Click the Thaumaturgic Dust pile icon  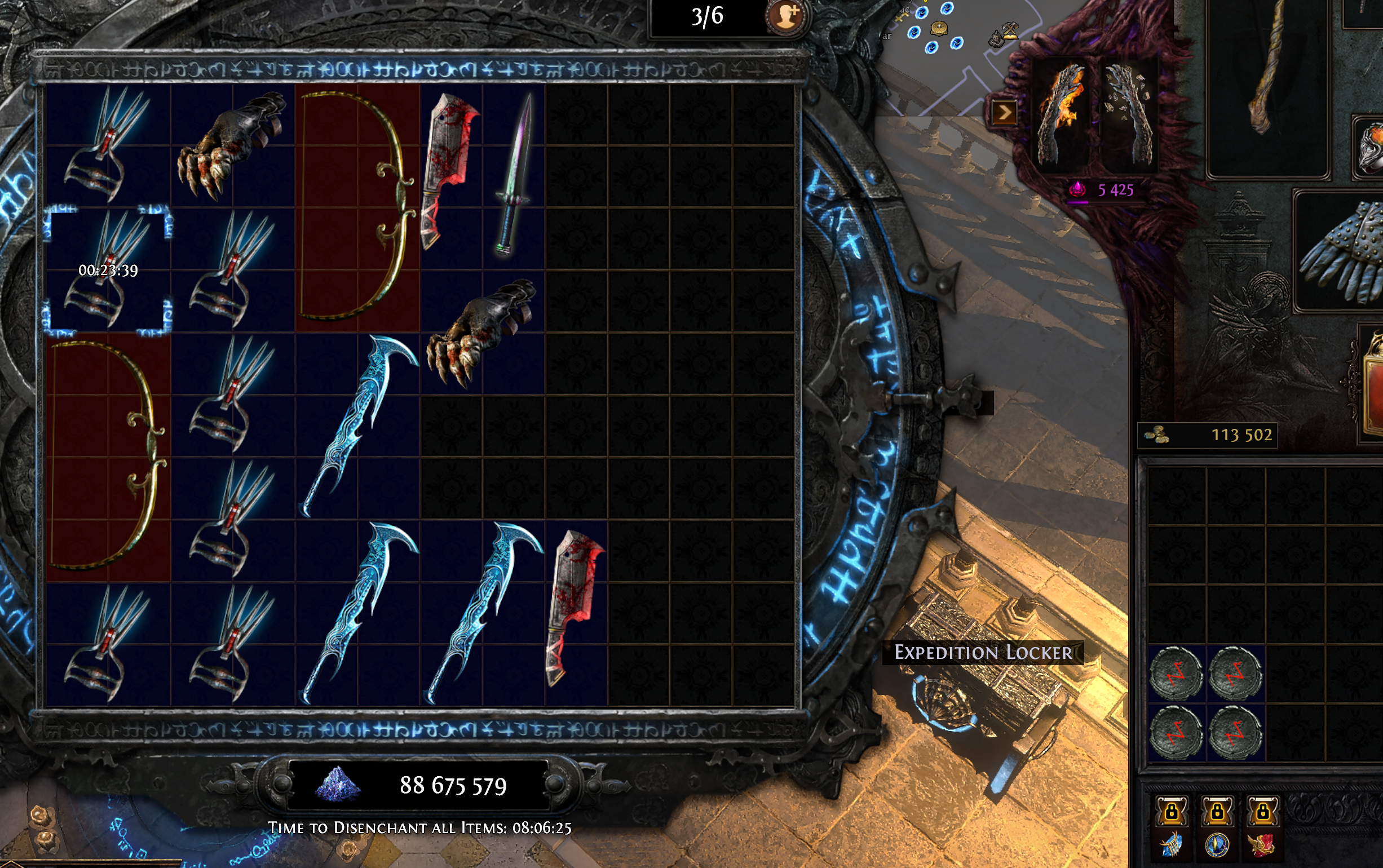point(338,784)
